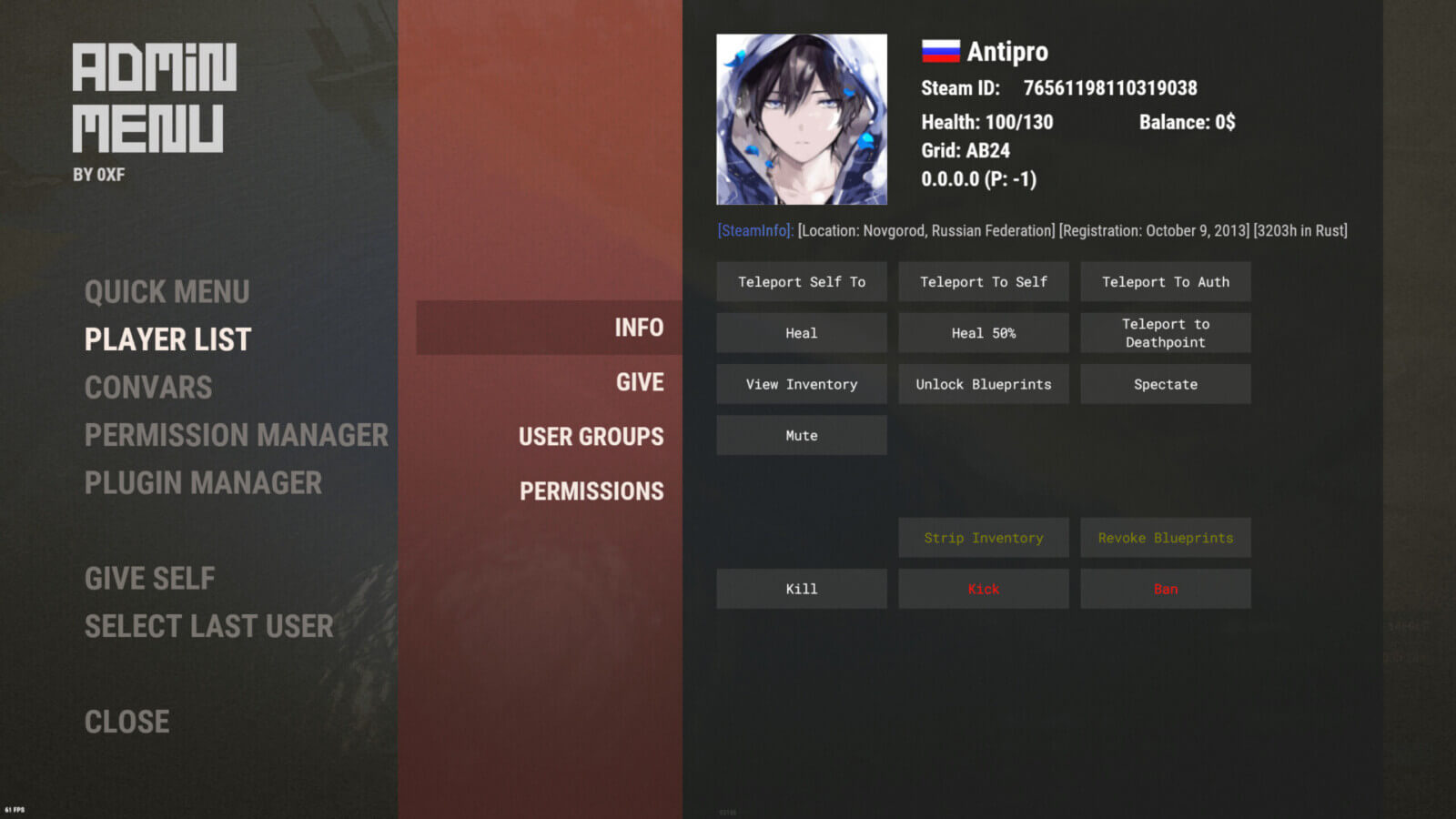Screen dimensions: 1456x819
Task: Switch to the PERMISSIONS tab
Action: click(591, 490)
